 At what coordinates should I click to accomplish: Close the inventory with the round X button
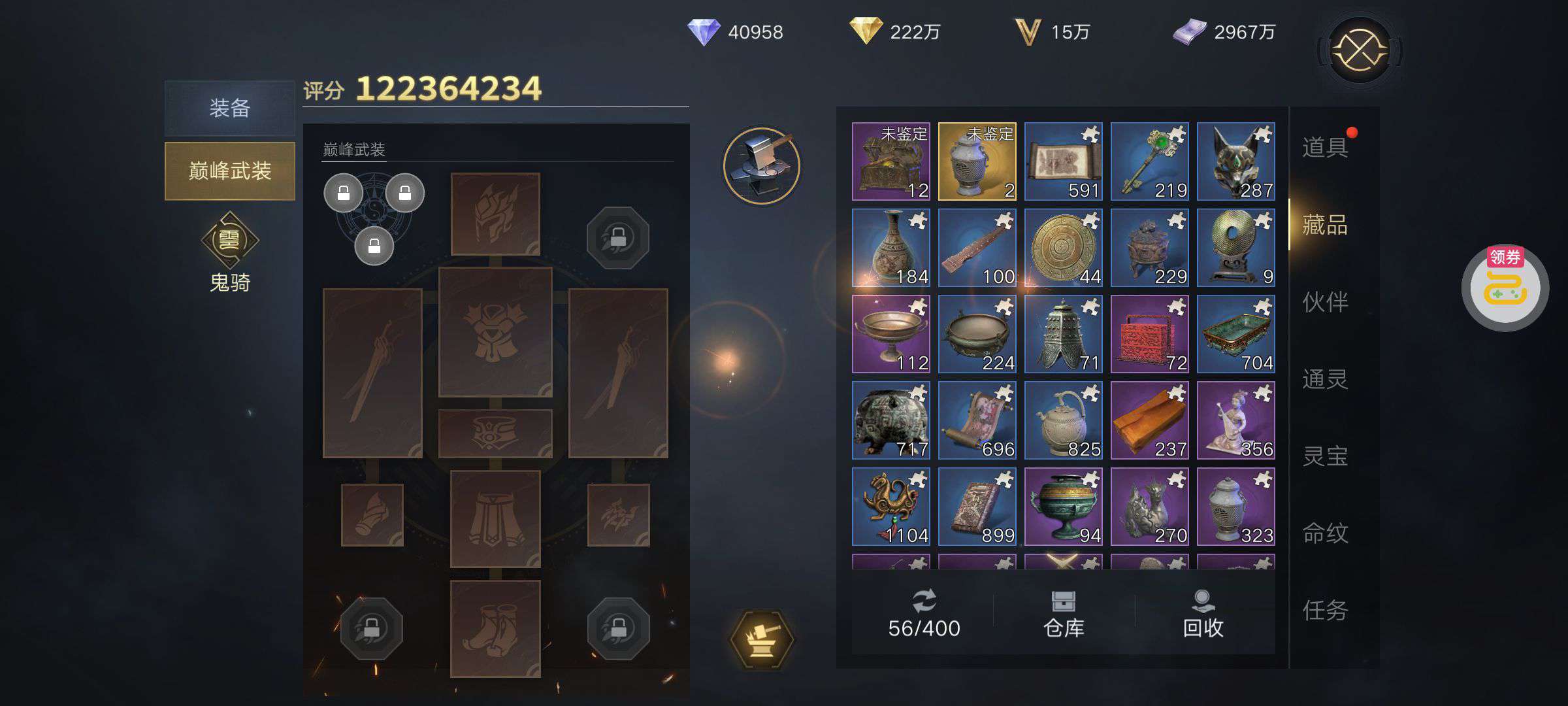point(1360,50)
